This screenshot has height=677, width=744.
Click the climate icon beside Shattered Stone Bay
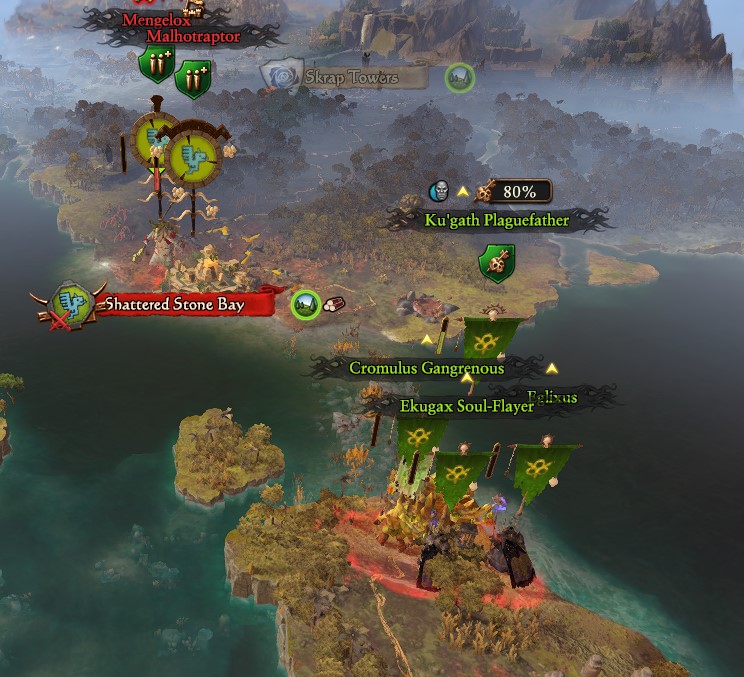[305, 304]
